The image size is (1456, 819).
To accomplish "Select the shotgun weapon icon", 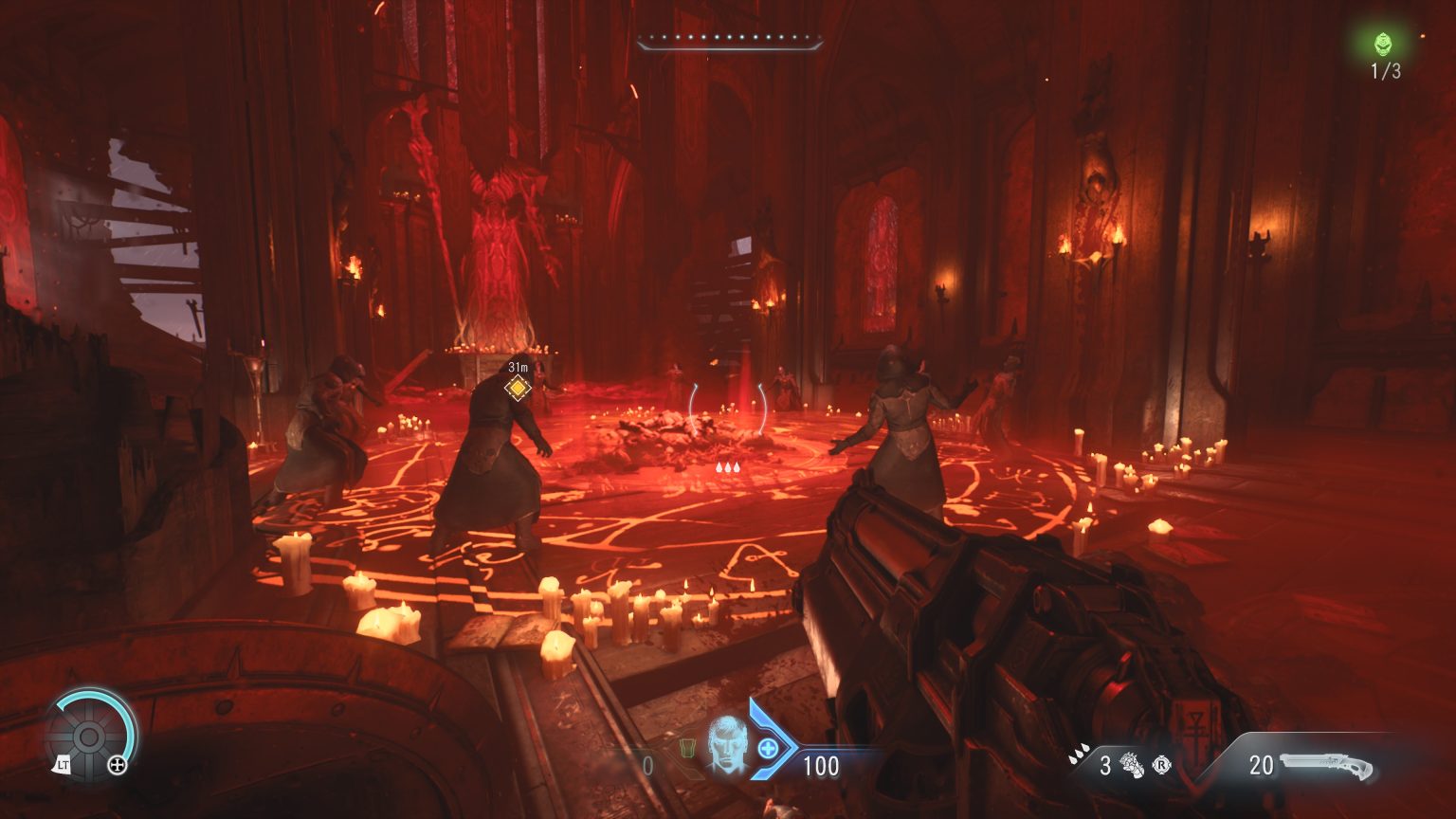I will click(x=1325, y=765).
